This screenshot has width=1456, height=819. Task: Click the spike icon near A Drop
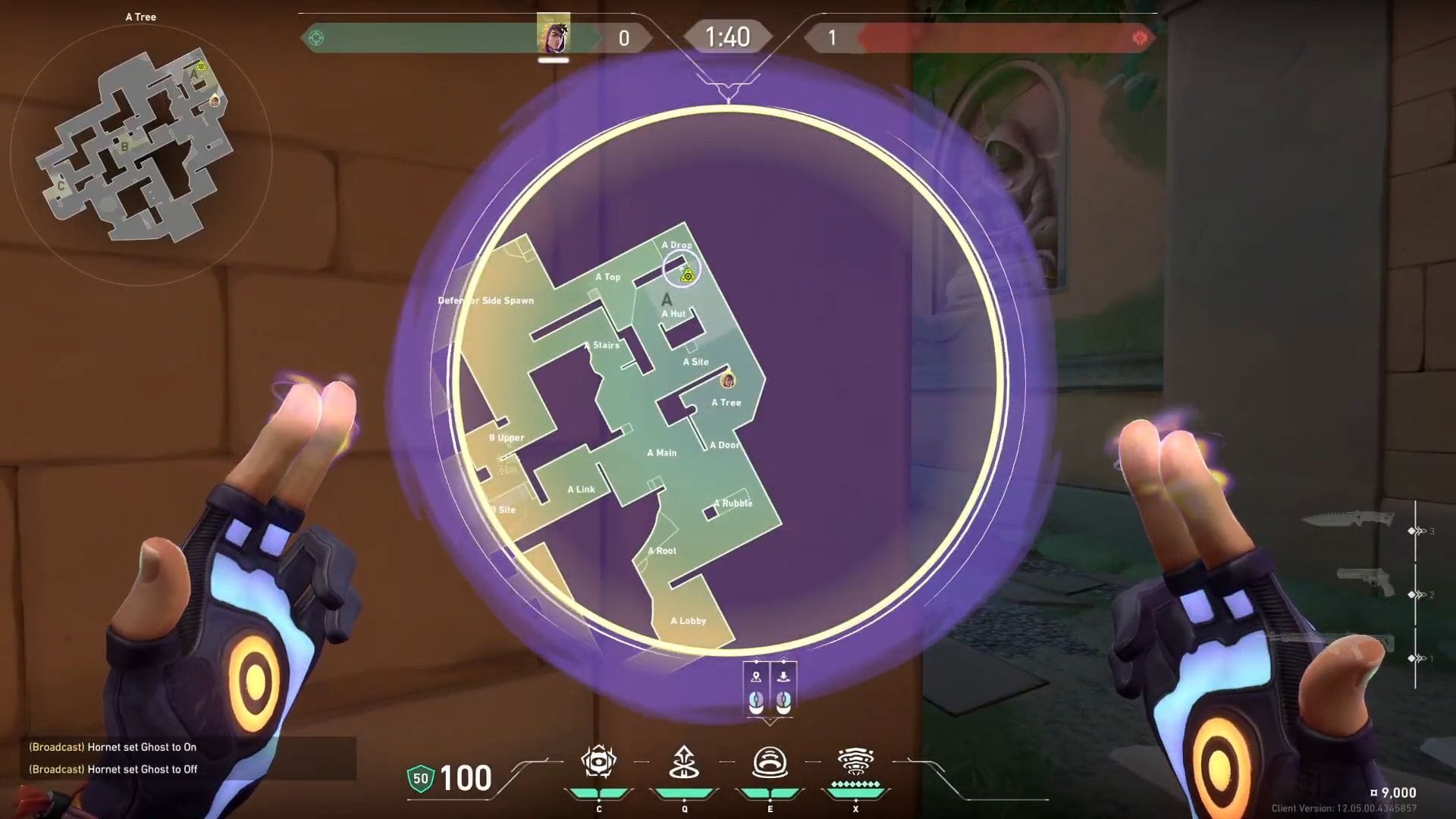[x=686, y=276]
